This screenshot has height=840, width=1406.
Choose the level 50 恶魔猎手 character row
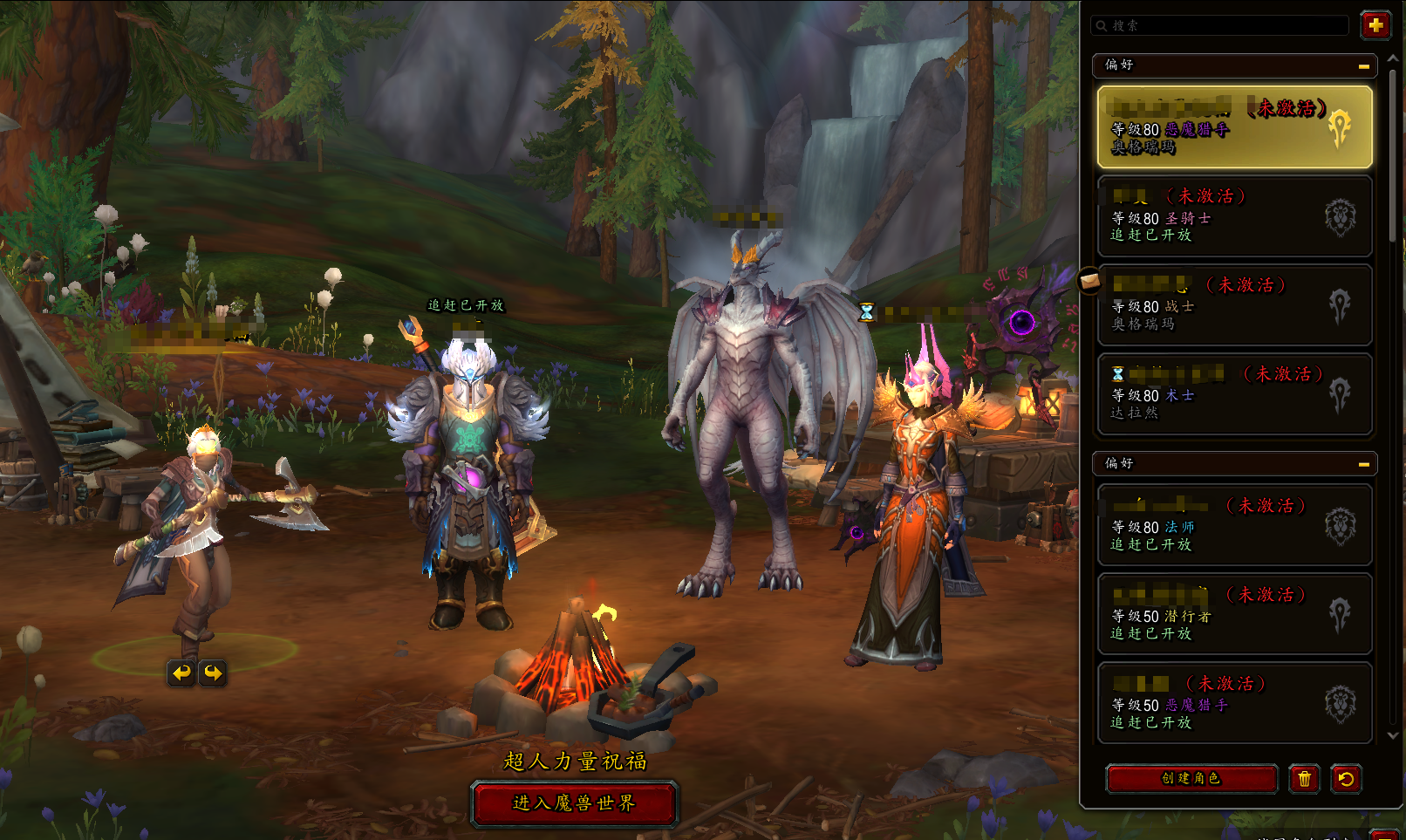[1234, 703]
